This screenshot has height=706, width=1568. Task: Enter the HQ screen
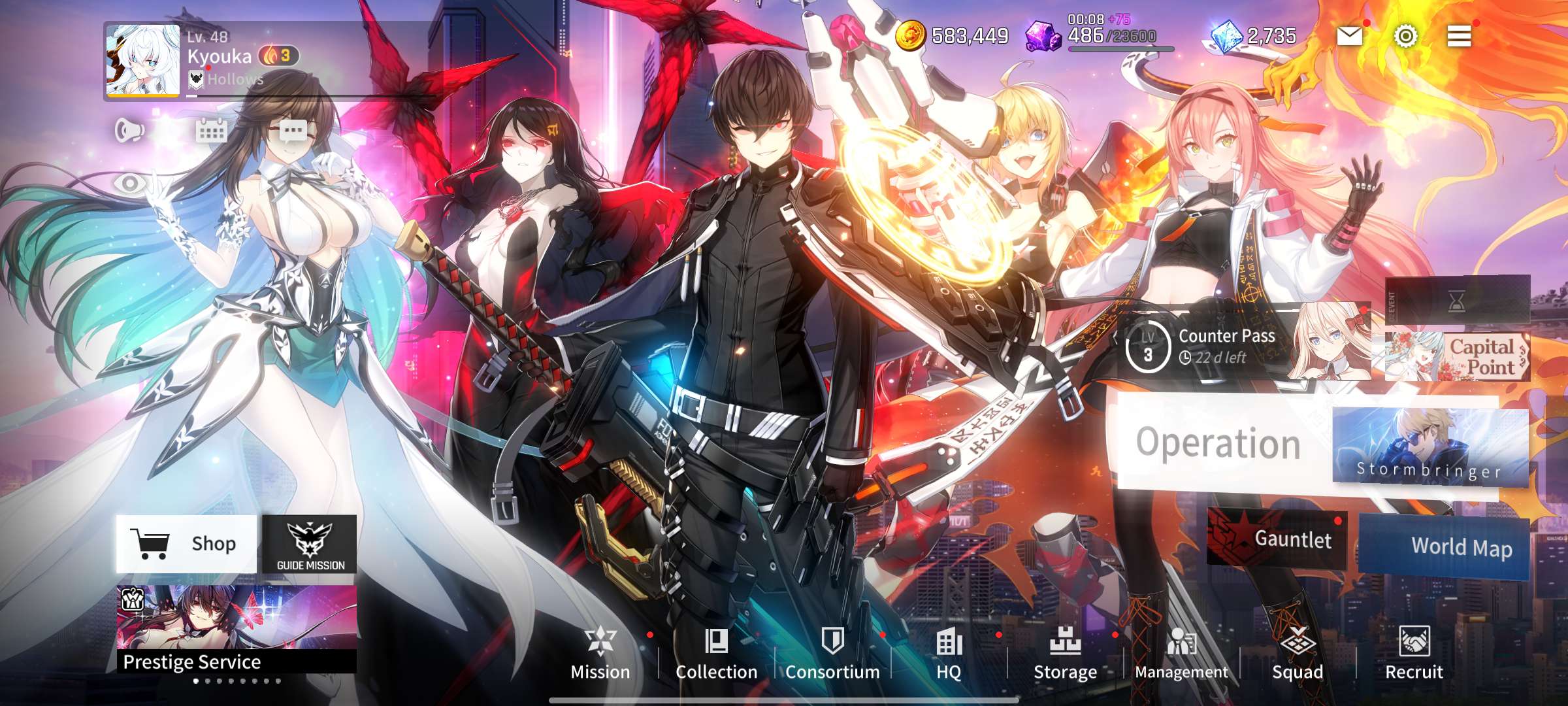pyautogui.click(x=949, y=654)
